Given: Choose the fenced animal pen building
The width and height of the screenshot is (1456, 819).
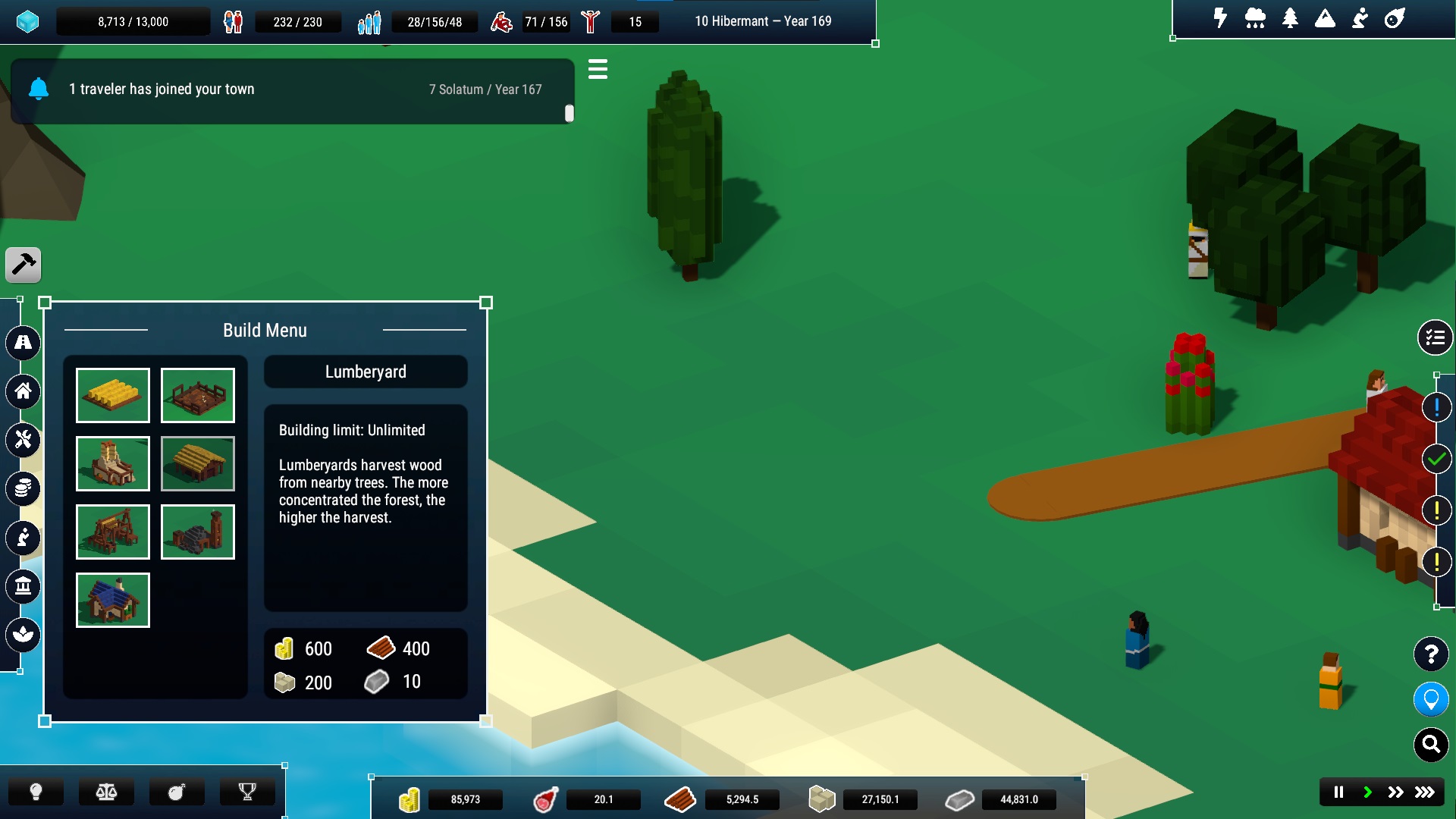Looking at the screenshot, I should (198, 395).
